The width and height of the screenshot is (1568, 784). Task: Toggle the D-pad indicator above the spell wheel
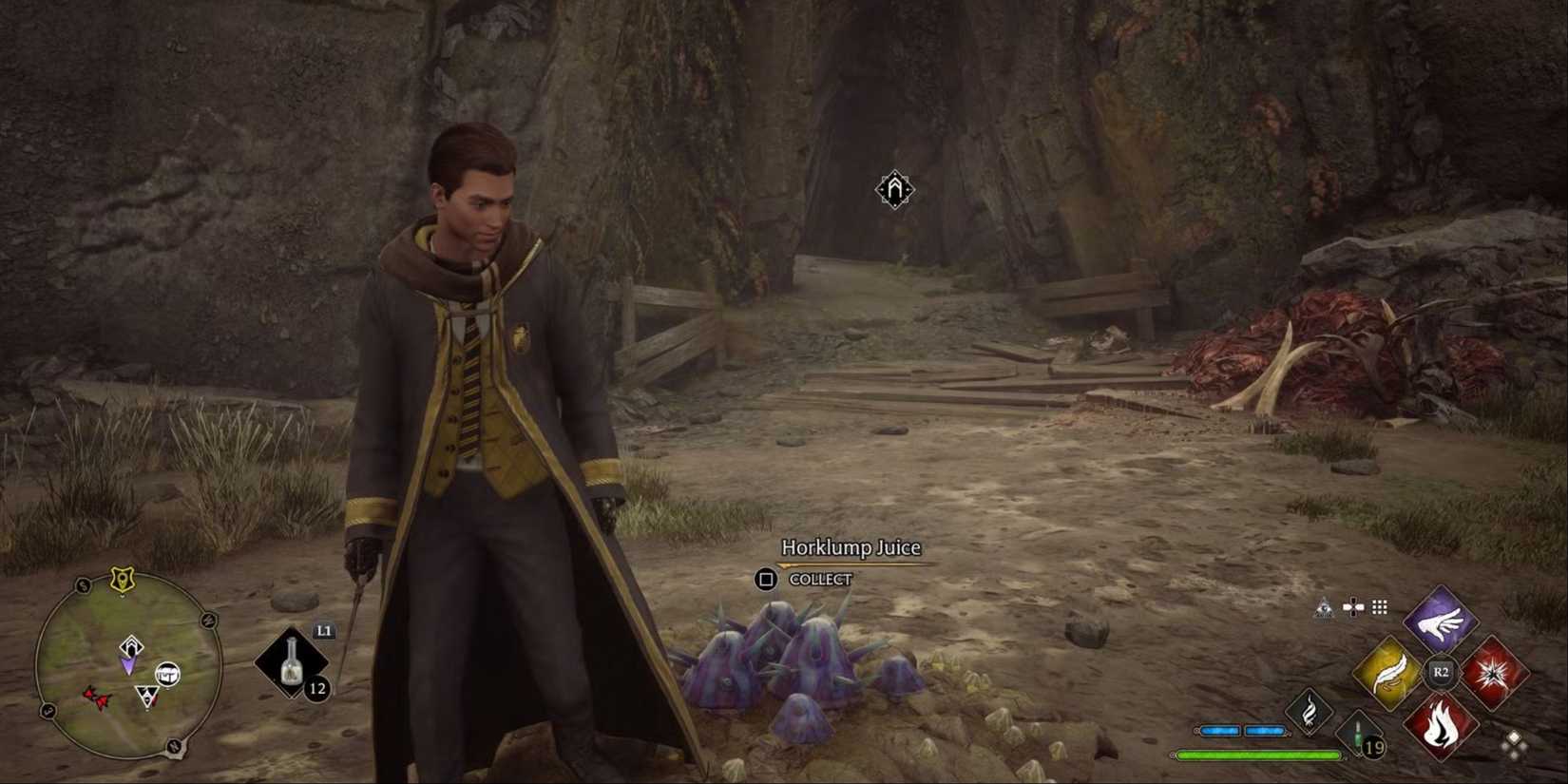(x=1353, y=608)
